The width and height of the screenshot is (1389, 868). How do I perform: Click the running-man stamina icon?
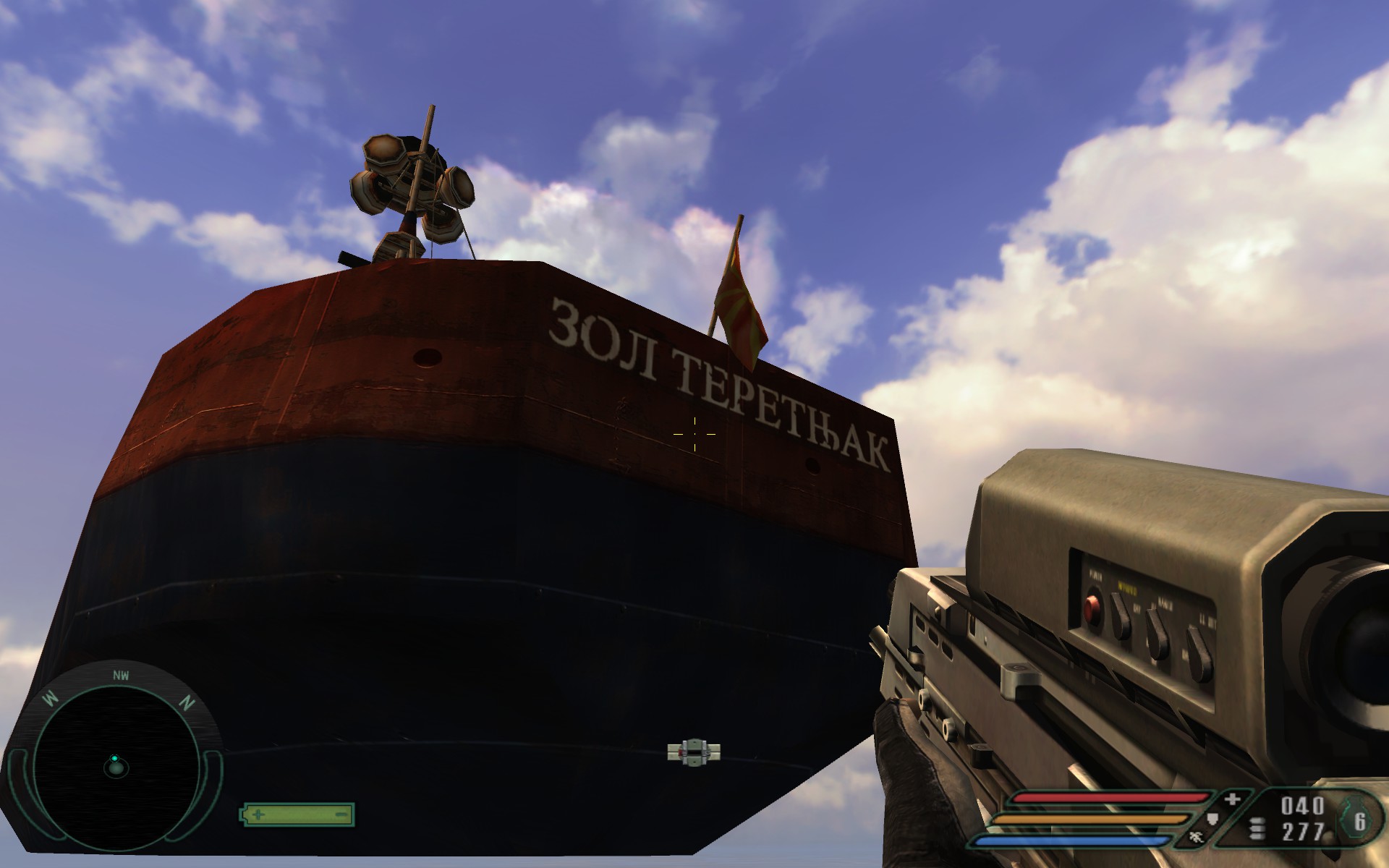[x=1195, y=838]
